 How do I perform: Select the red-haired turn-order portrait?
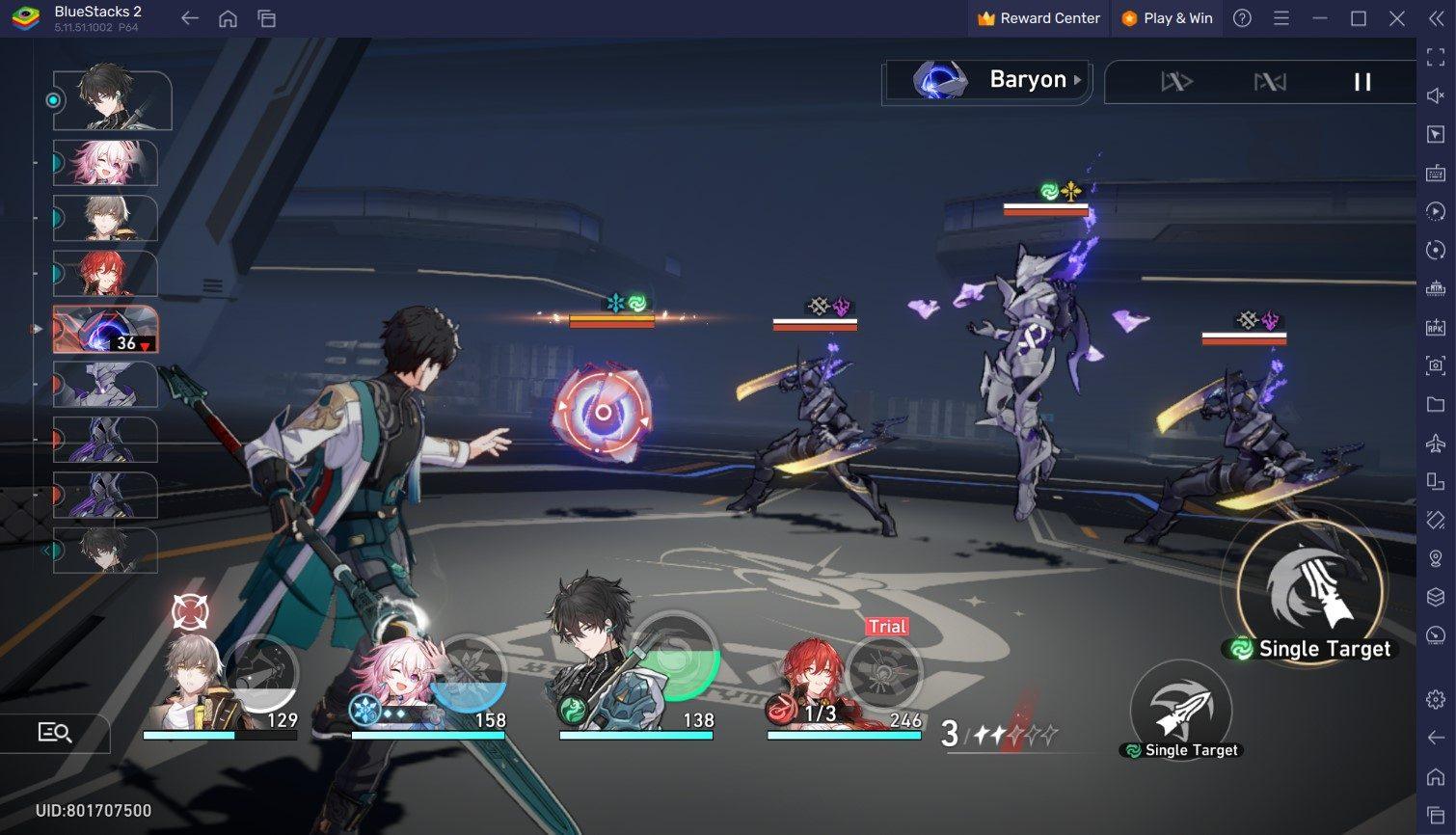pyautogui.click(x=105, y=274)
